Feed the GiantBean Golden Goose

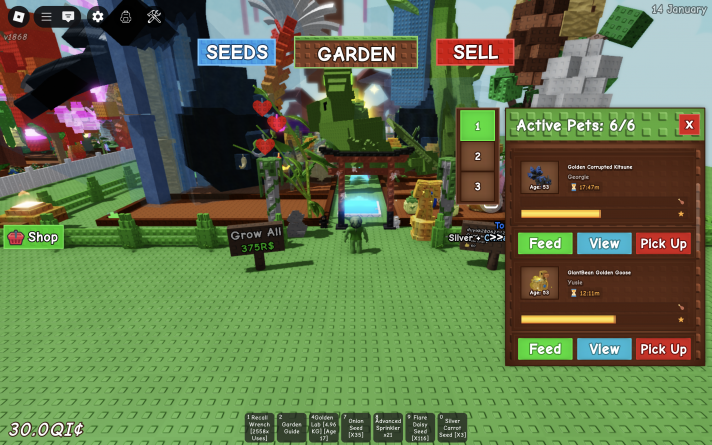(545, 349)
